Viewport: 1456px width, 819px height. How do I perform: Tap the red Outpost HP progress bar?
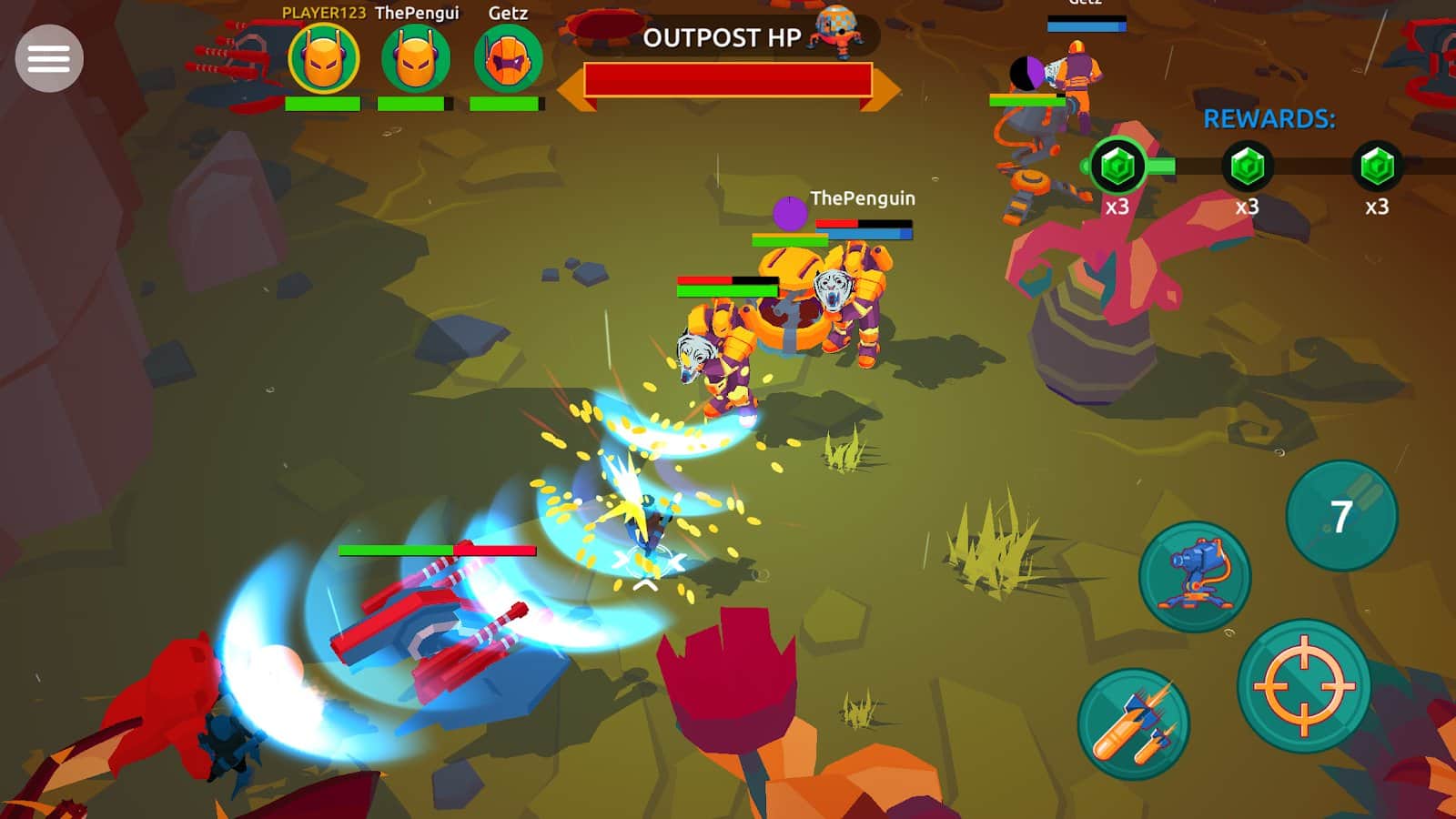(x=728, y=80)
